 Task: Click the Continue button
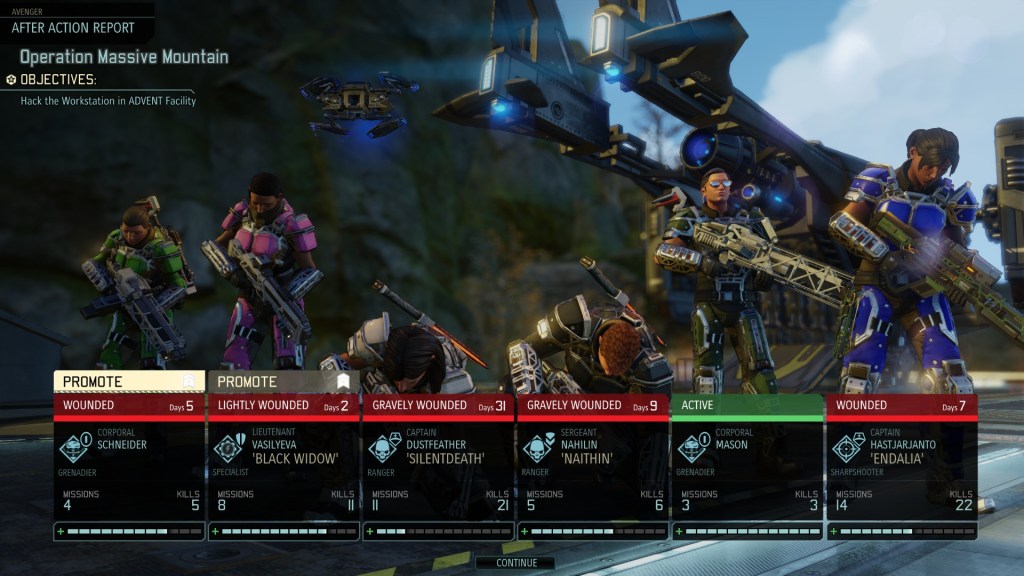(516, 563)
